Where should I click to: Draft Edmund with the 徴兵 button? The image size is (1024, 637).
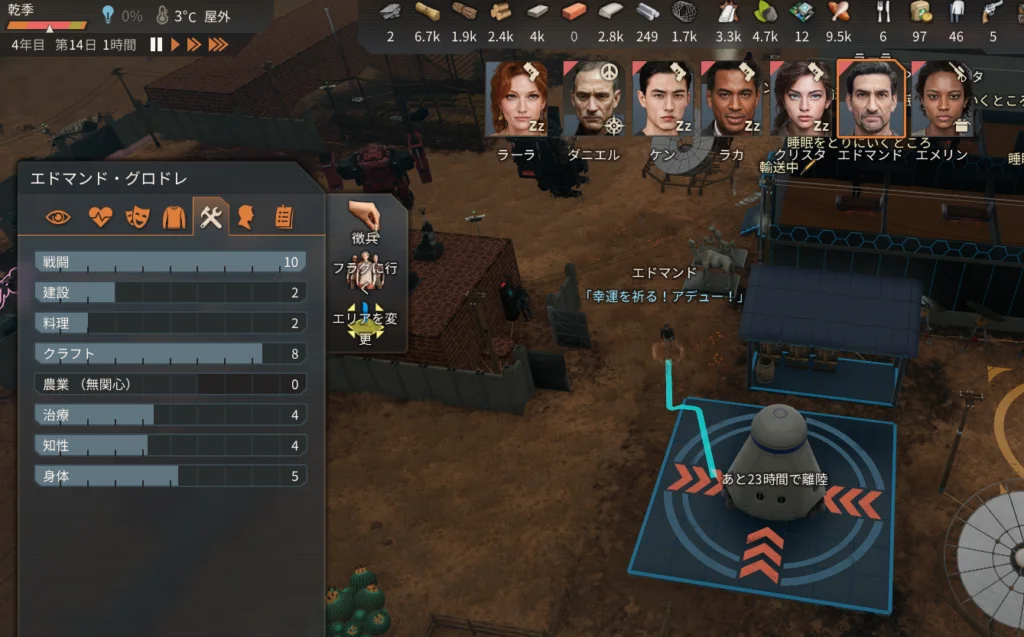[366, 223]
